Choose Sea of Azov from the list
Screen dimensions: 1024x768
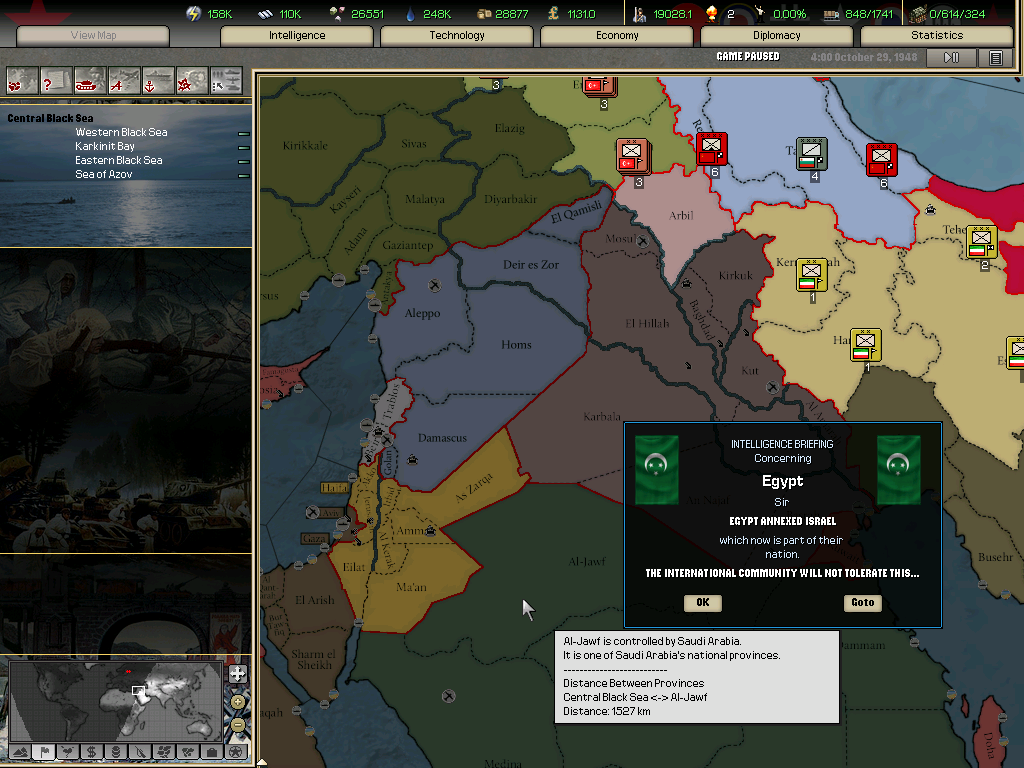[104, 174]
